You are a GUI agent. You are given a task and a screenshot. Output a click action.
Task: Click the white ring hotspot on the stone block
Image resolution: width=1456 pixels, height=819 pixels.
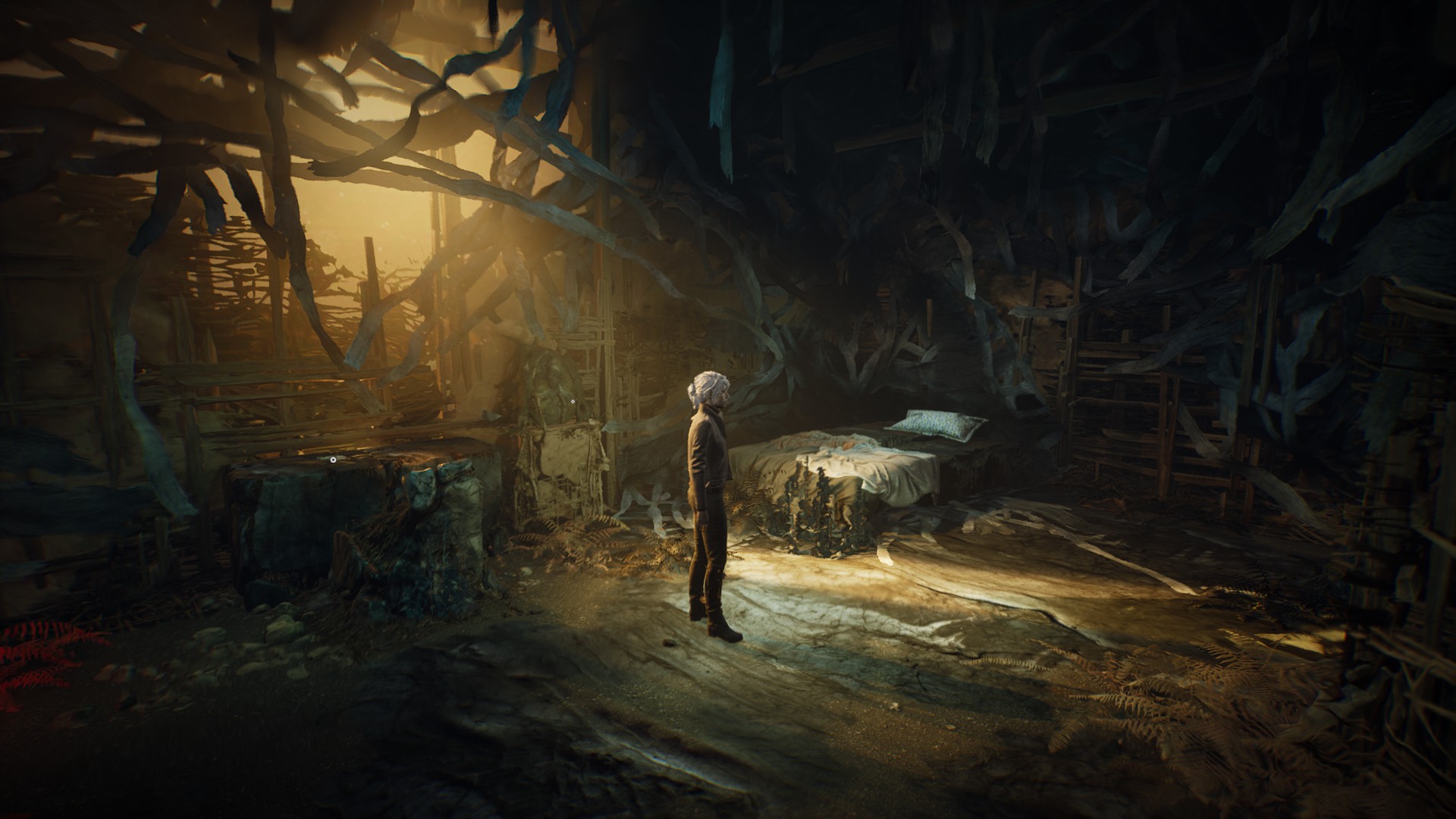coord(333,459)
